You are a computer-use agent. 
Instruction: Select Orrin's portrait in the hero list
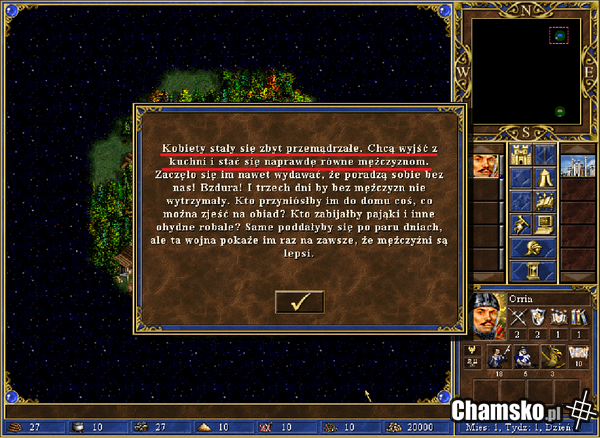tap(485, 163)
